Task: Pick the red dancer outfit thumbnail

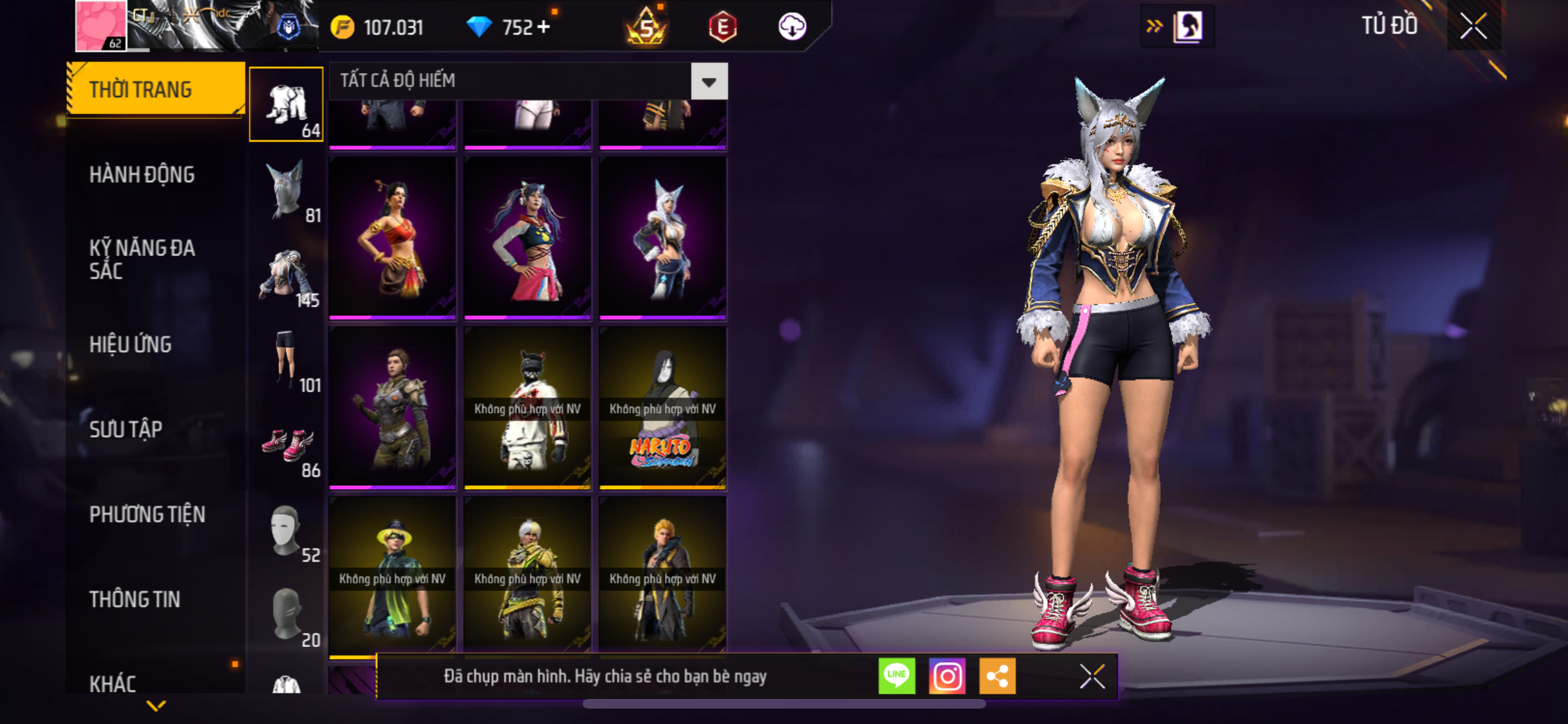Action: [x=393, y=238]
